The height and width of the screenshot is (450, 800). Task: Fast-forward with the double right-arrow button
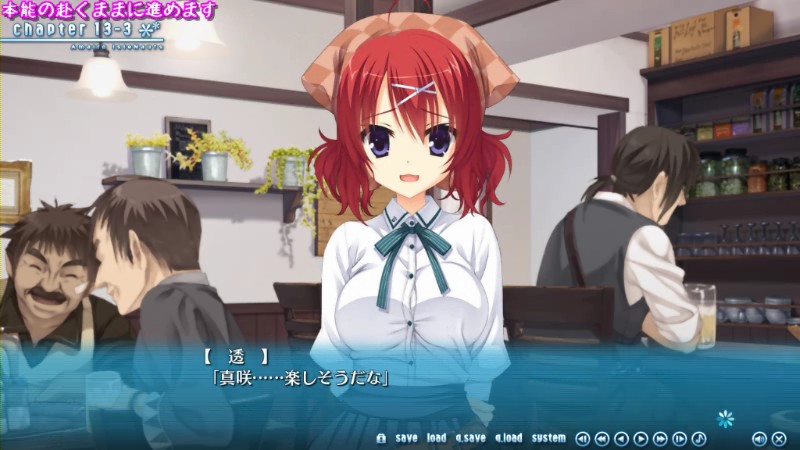tap(660, 438)
